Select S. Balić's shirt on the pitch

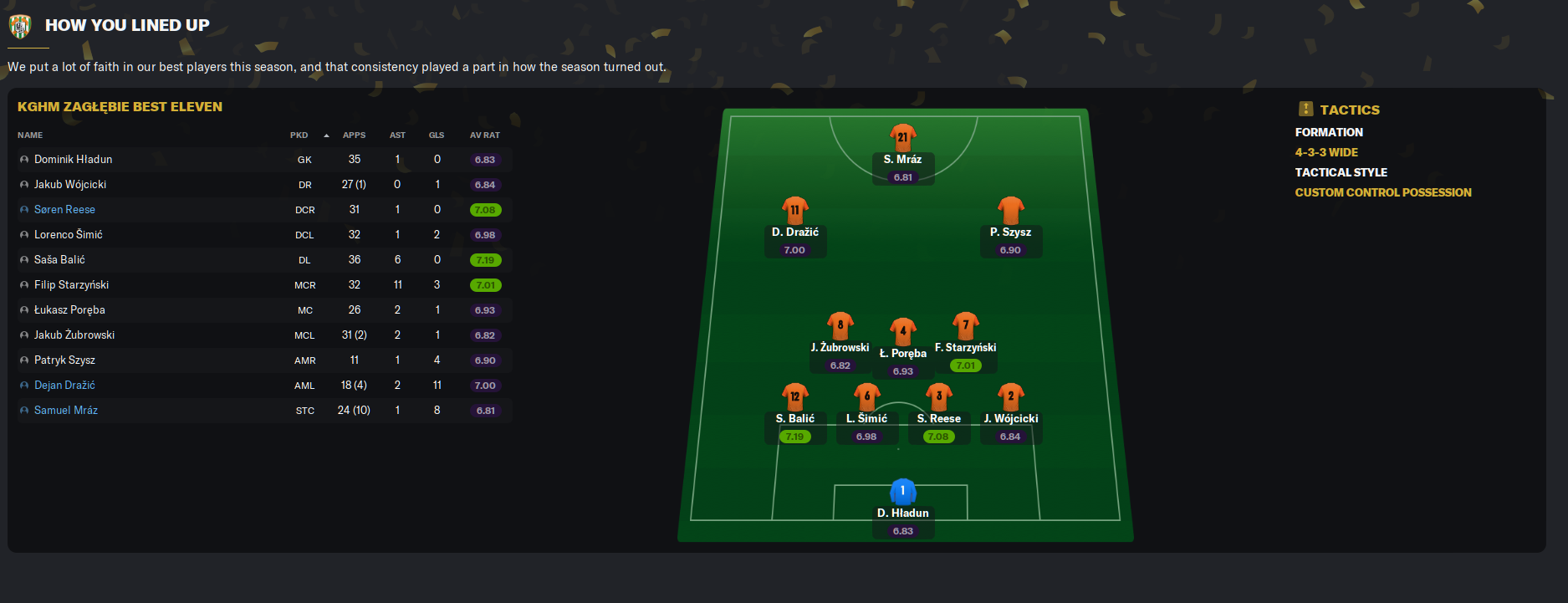(794, 396)
